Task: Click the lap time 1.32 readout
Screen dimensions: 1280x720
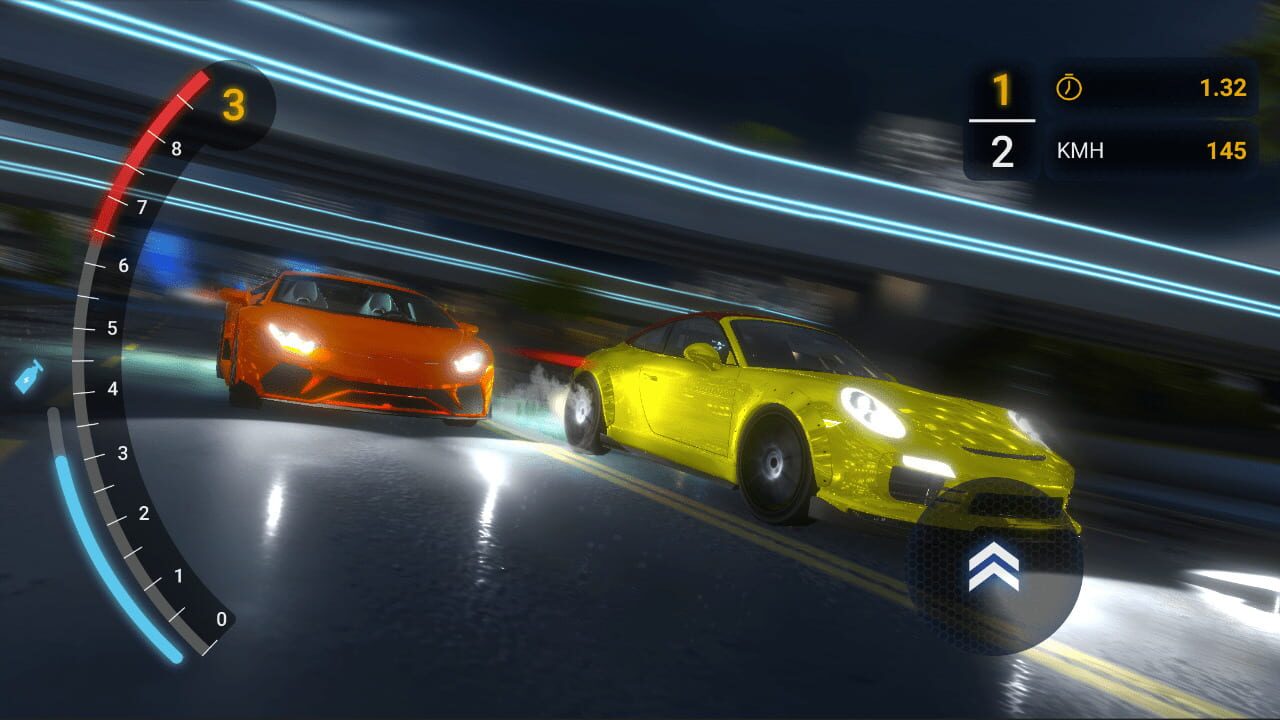Action: [1222, 88]
